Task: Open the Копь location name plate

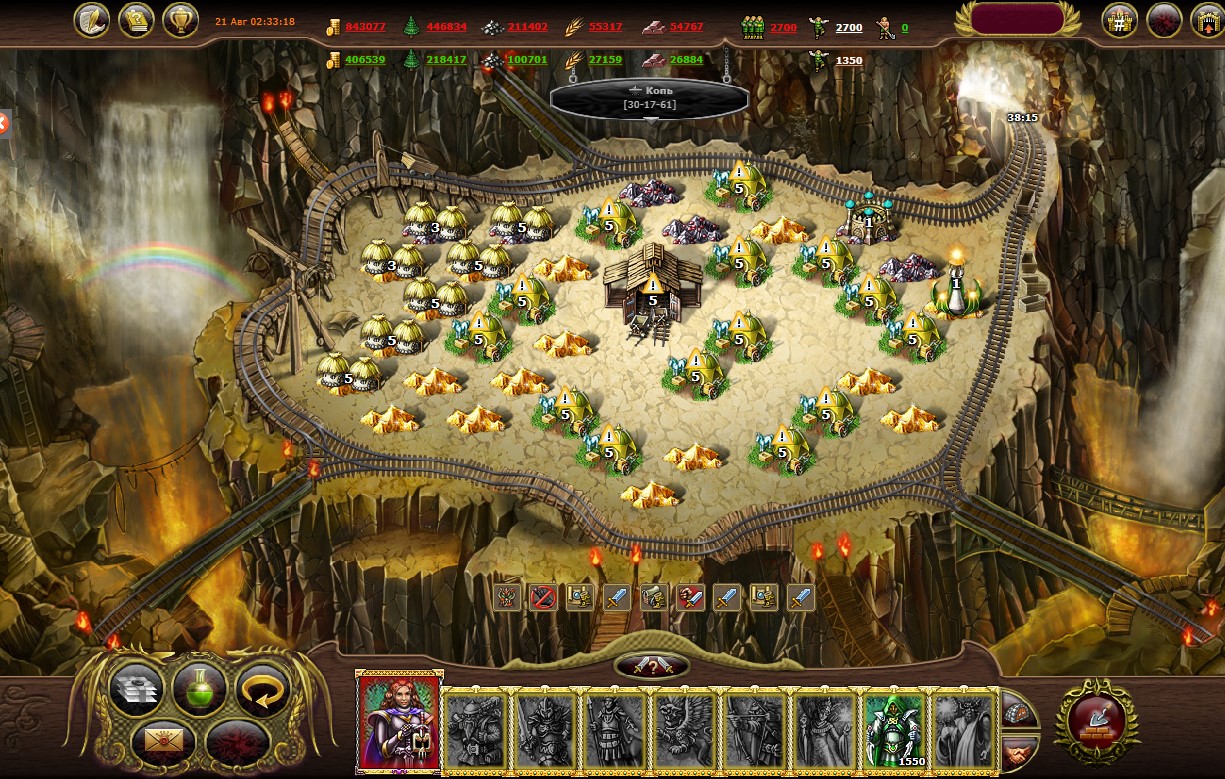Action: [649, 98]
